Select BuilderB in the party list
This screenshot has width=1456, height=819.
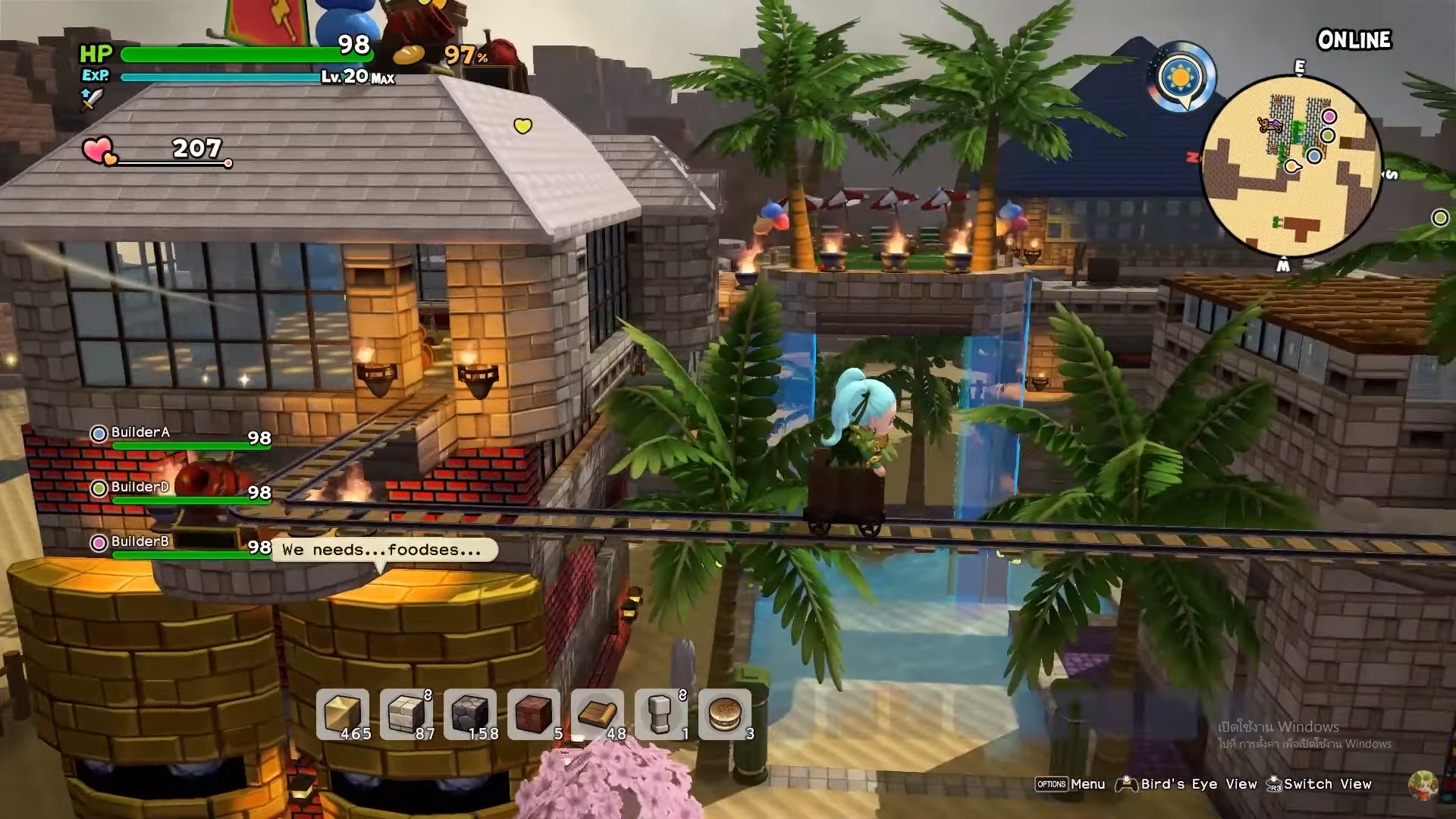140,542
